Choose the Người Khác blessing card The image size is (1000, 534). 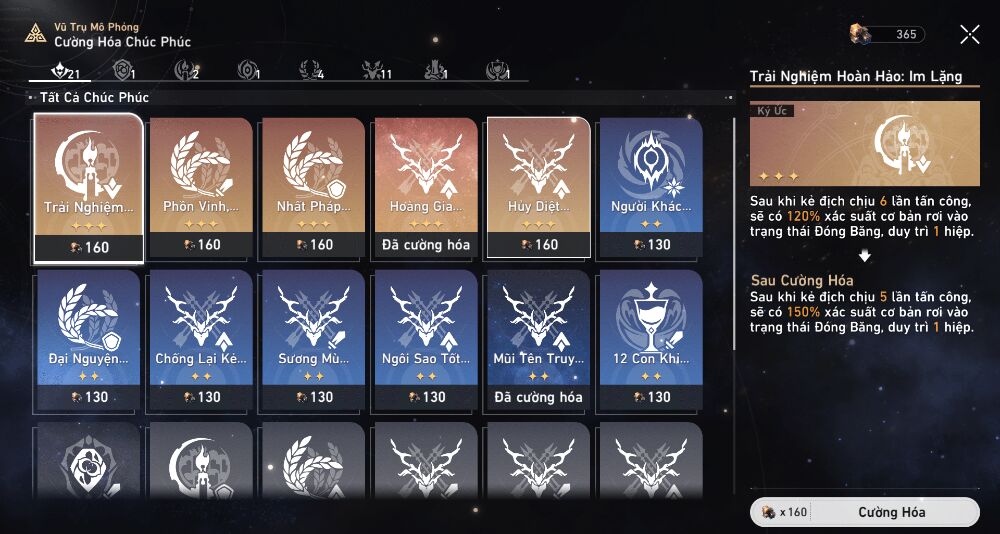tap(651, 187)
